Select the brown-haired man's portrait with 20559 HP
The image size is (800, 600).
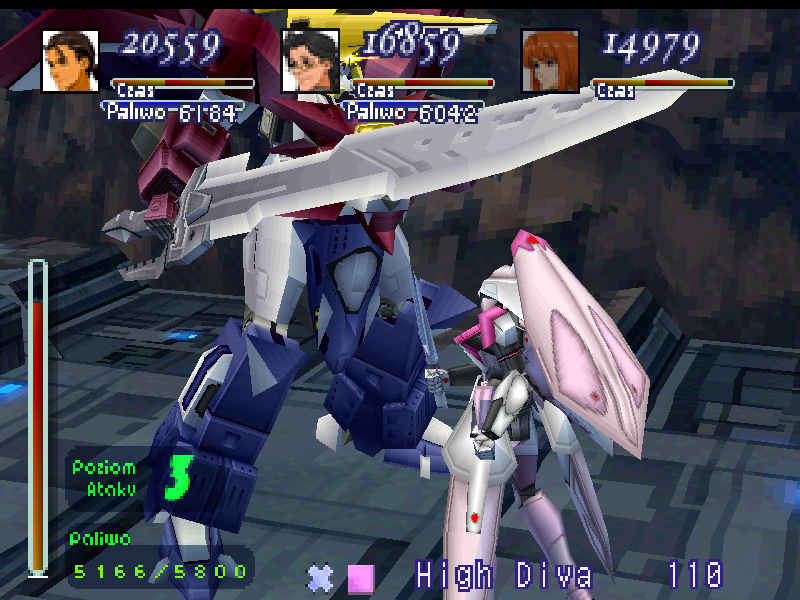click(x=70, y=61)
